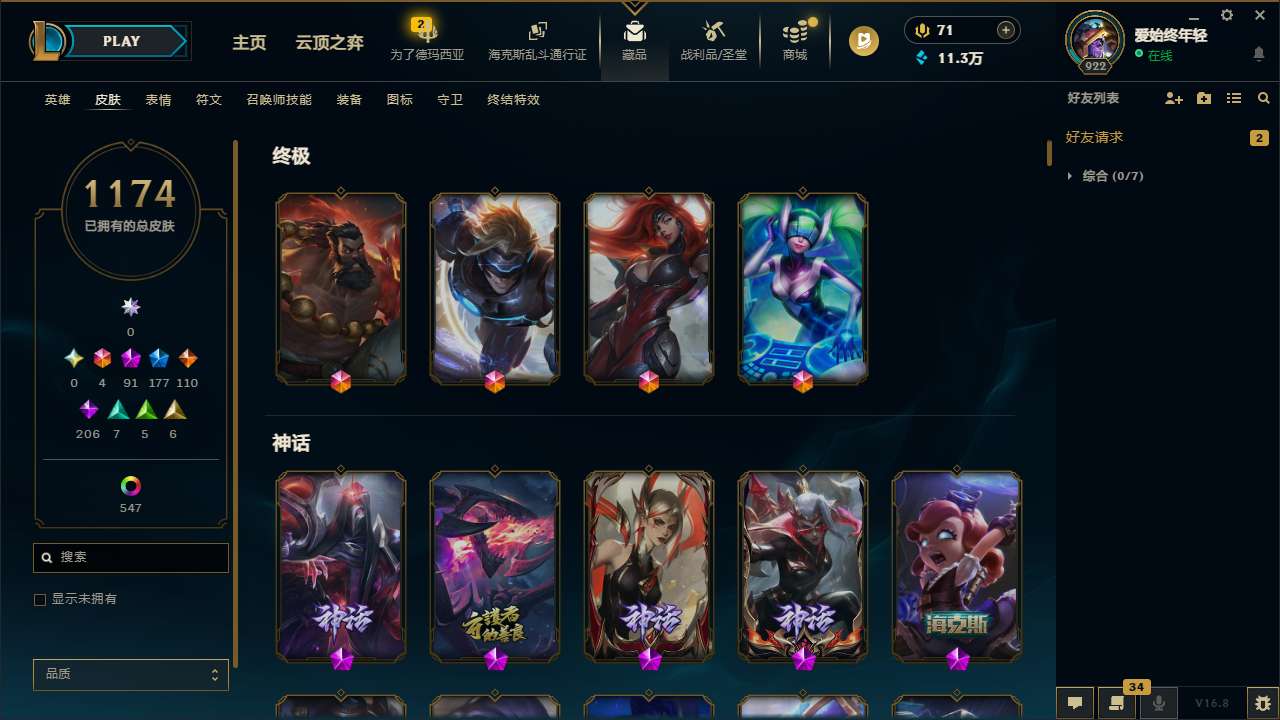The image size is (1280, 720).
Task: Create a new friend group folder
Action: [x=1203, y=98]
